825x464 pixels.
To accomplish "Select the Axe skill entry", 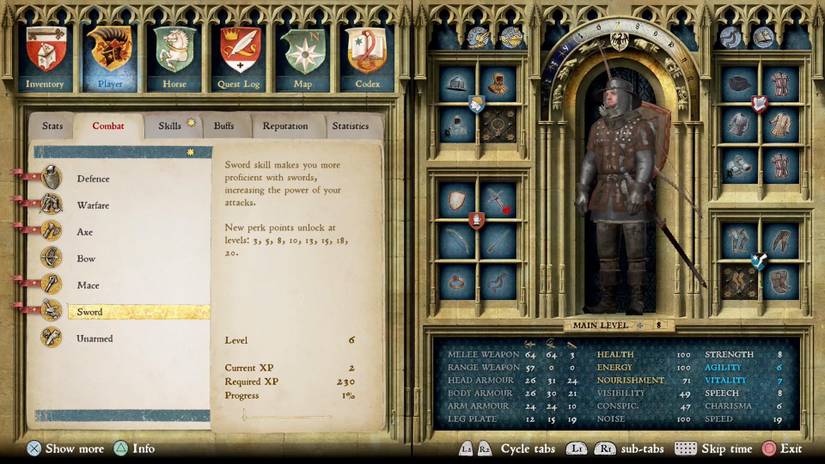I will [85, 232].
